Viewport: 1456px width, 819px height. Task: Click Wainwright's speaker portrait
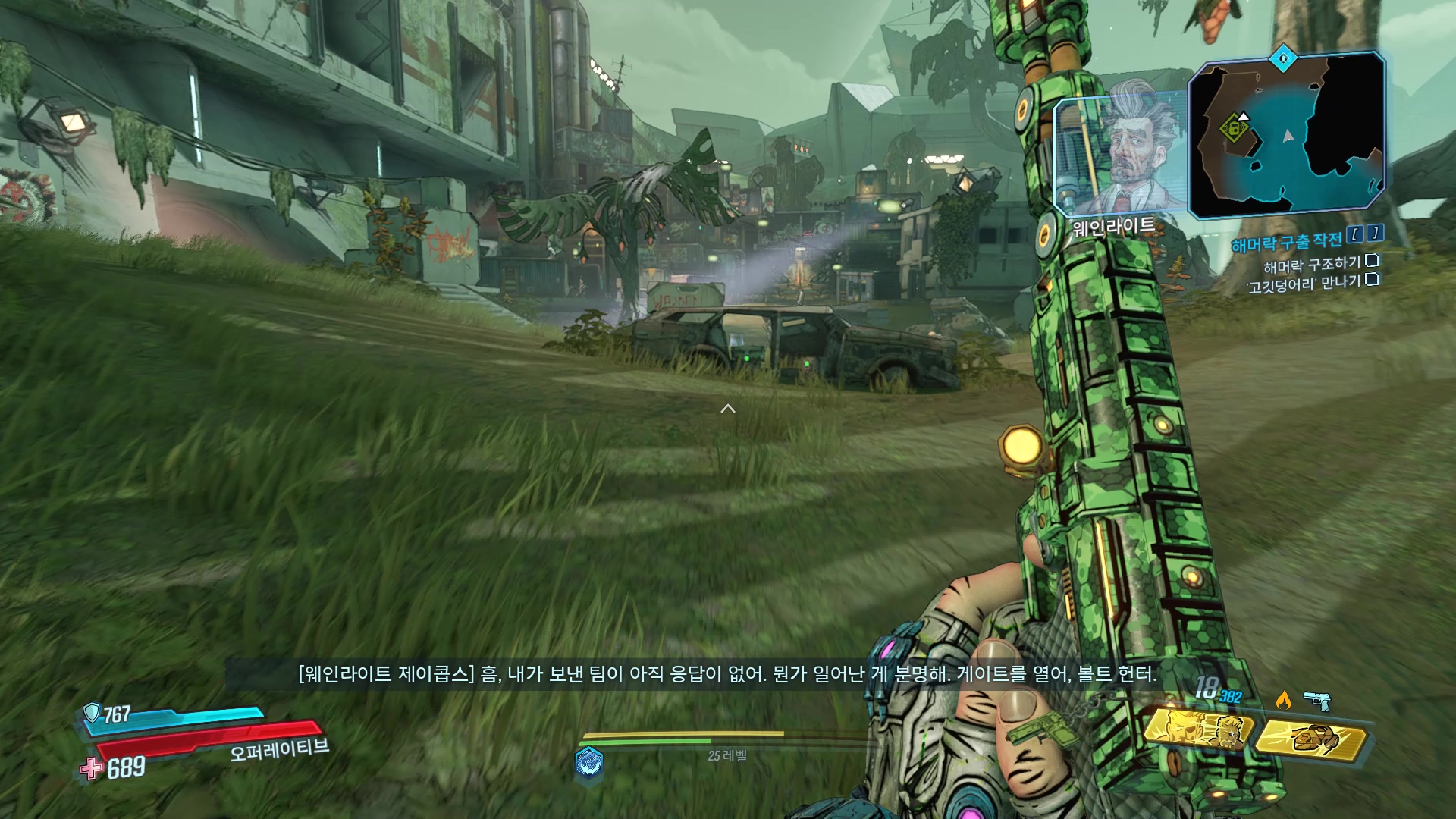pyautogui.click(x=1121, y=155)
